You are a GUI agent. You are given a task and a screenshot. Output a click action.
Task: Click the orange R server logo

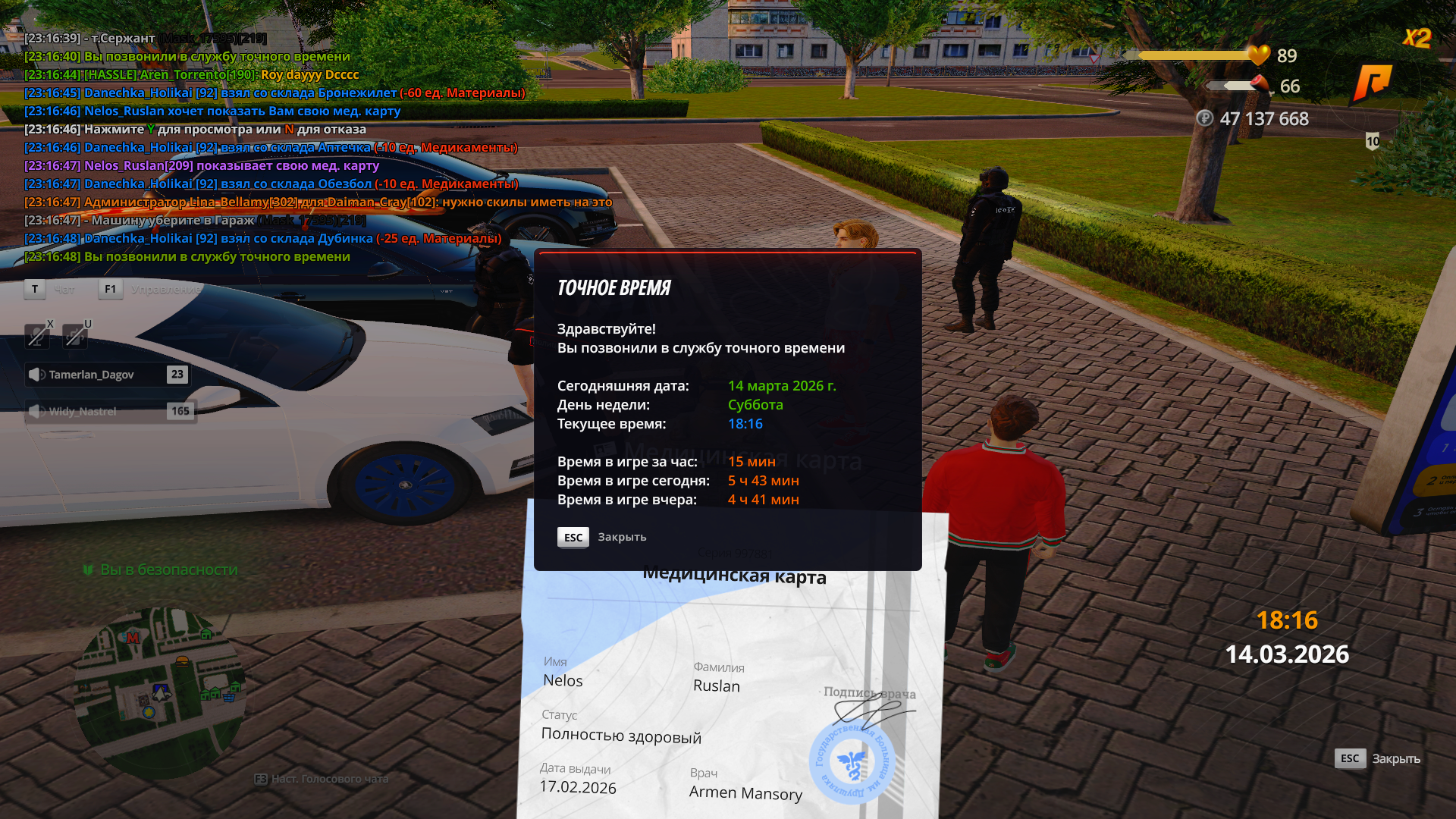click(x=1373, y=82)
